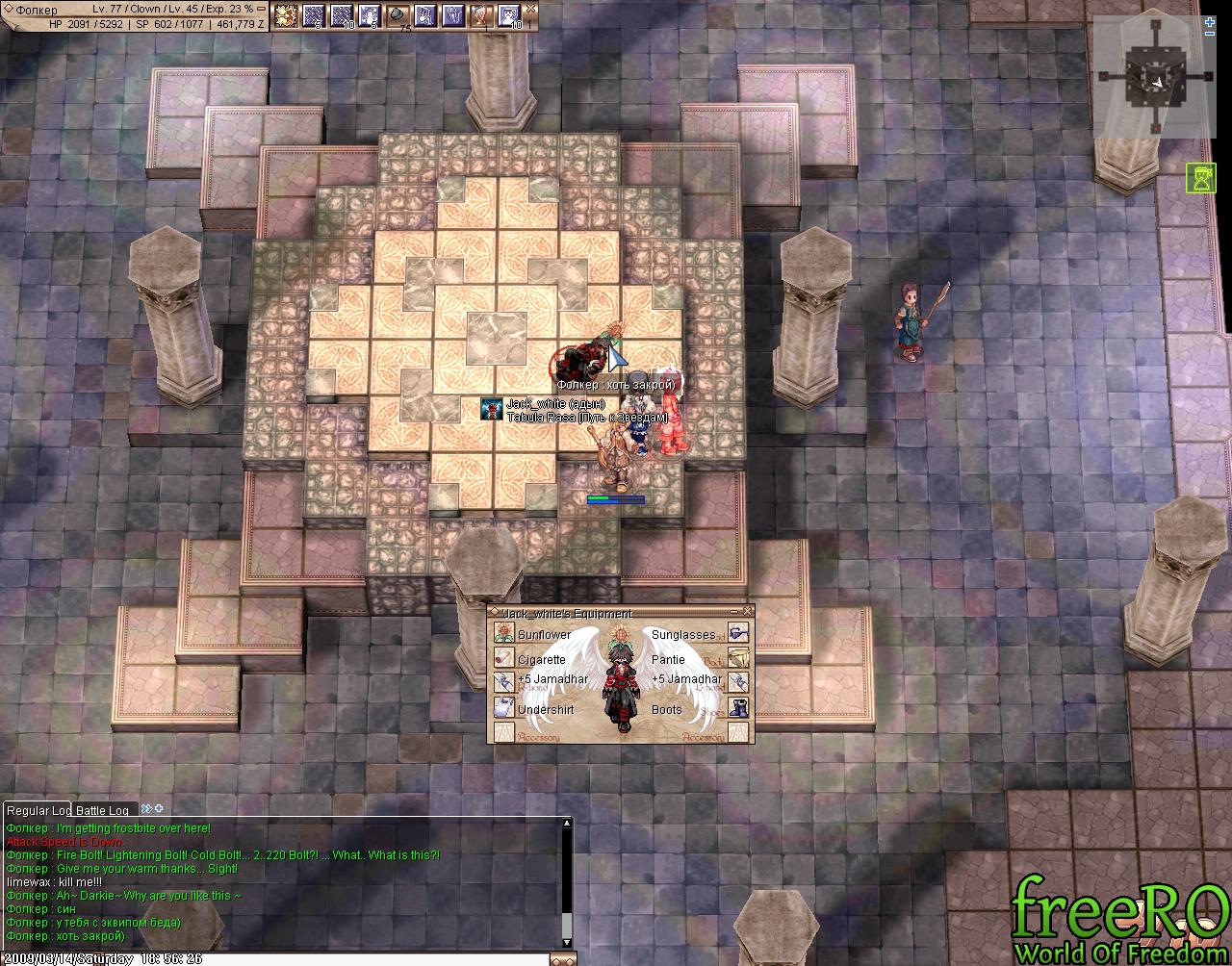The width and height of the screenshot is (1232, 966).
Task: Choose the Sunglasses equipment slot
Action: [738, 634]
